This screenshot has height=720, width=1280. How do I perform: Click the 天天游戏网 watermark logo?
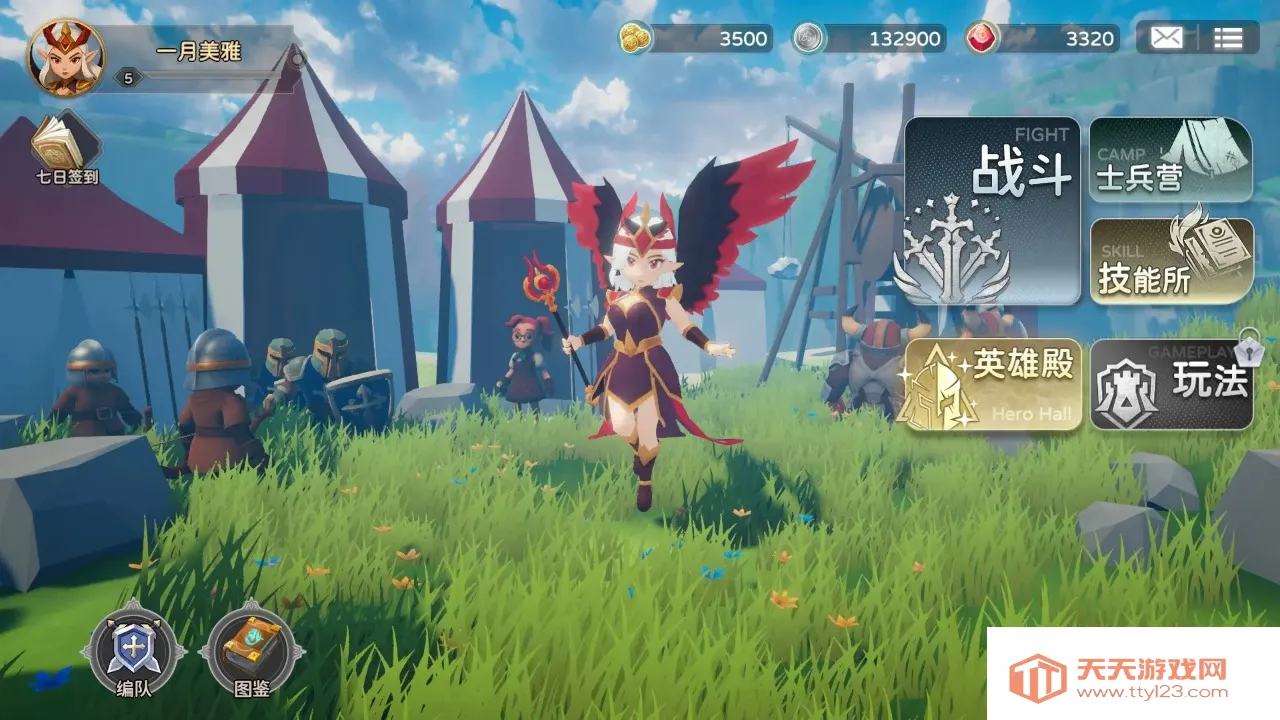(x=1133, y=675)
